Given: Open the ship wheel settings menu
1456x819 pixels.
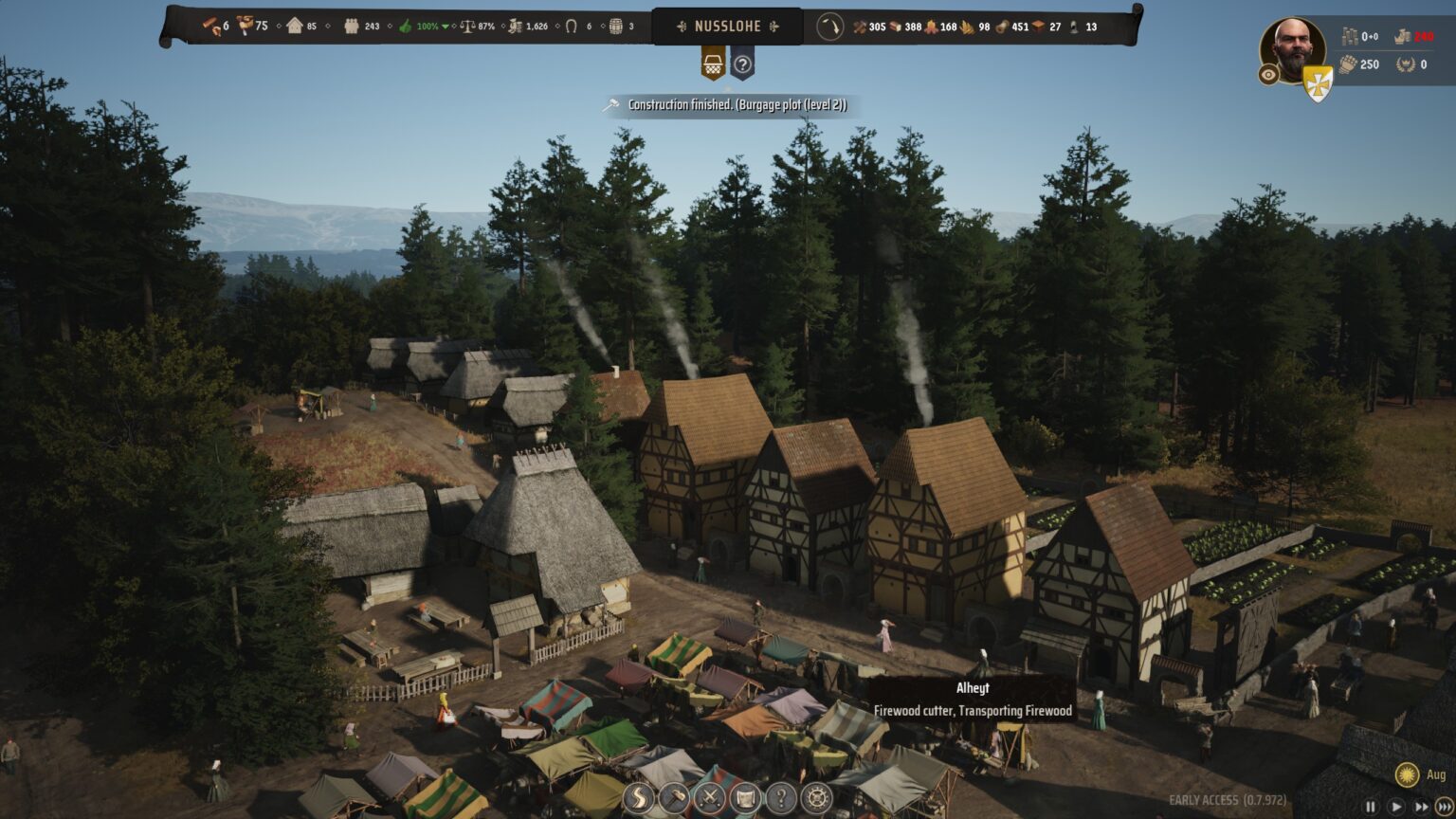Looking at the screenshot, I should coord(816,798).
